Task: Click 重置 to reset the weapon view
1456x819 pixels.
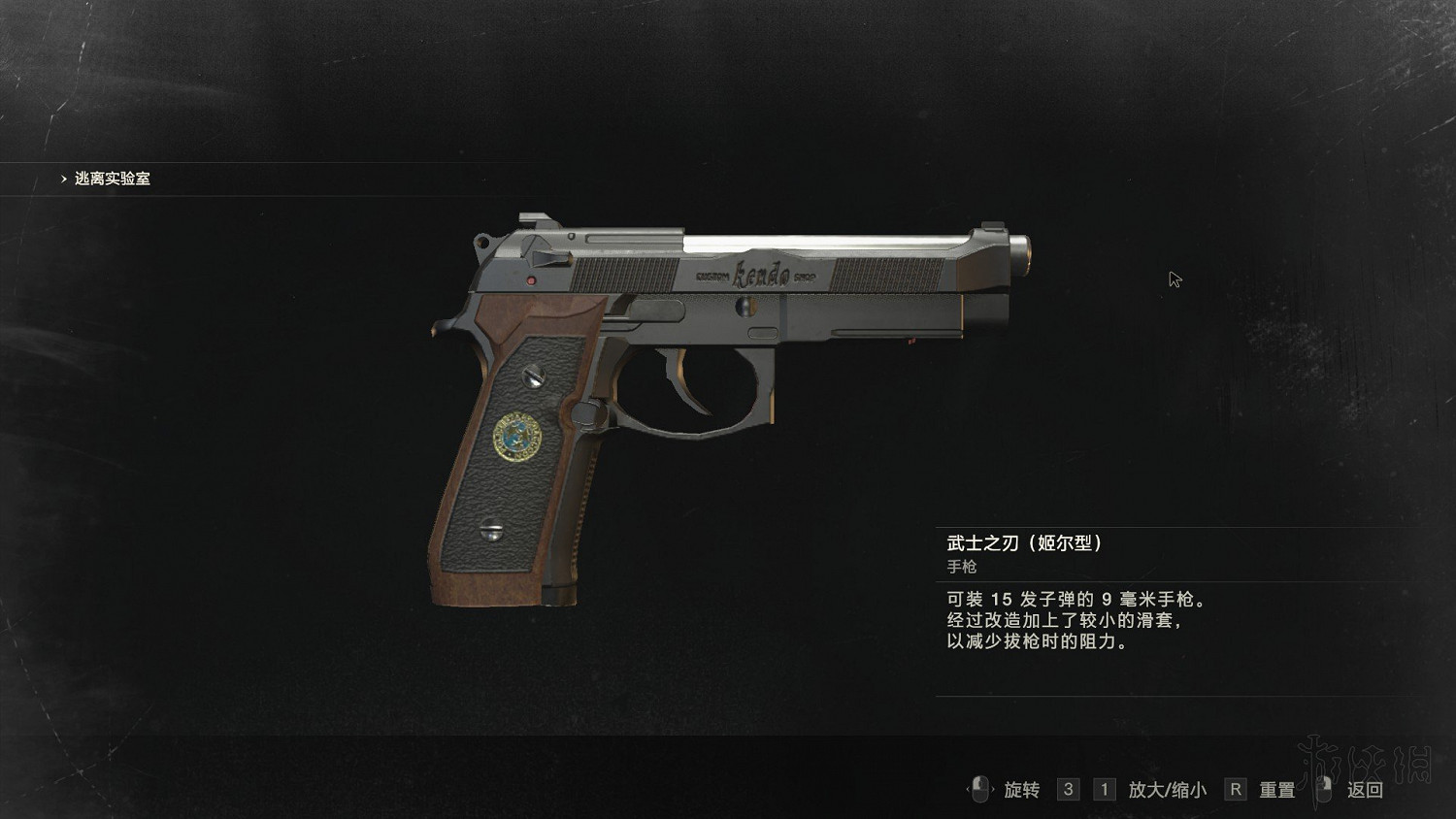Action: [x=1275, y=790]
